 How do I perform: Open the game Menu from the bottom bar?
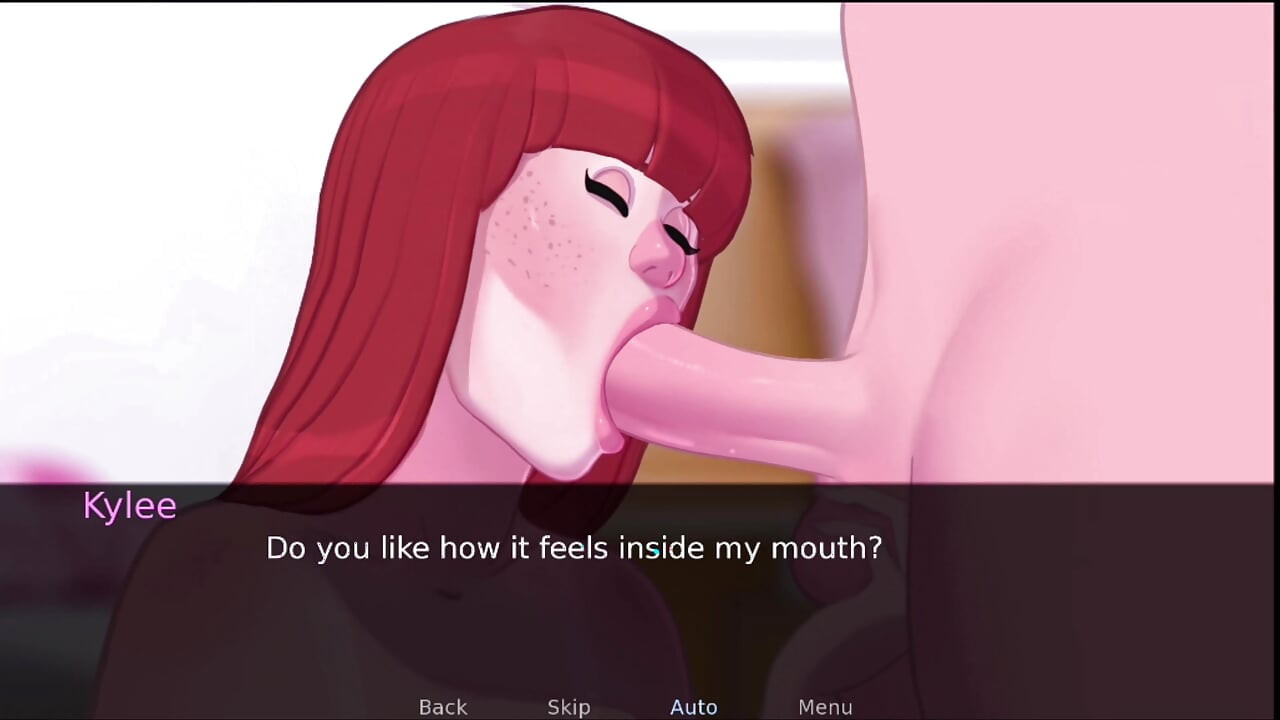pos(825,706)
